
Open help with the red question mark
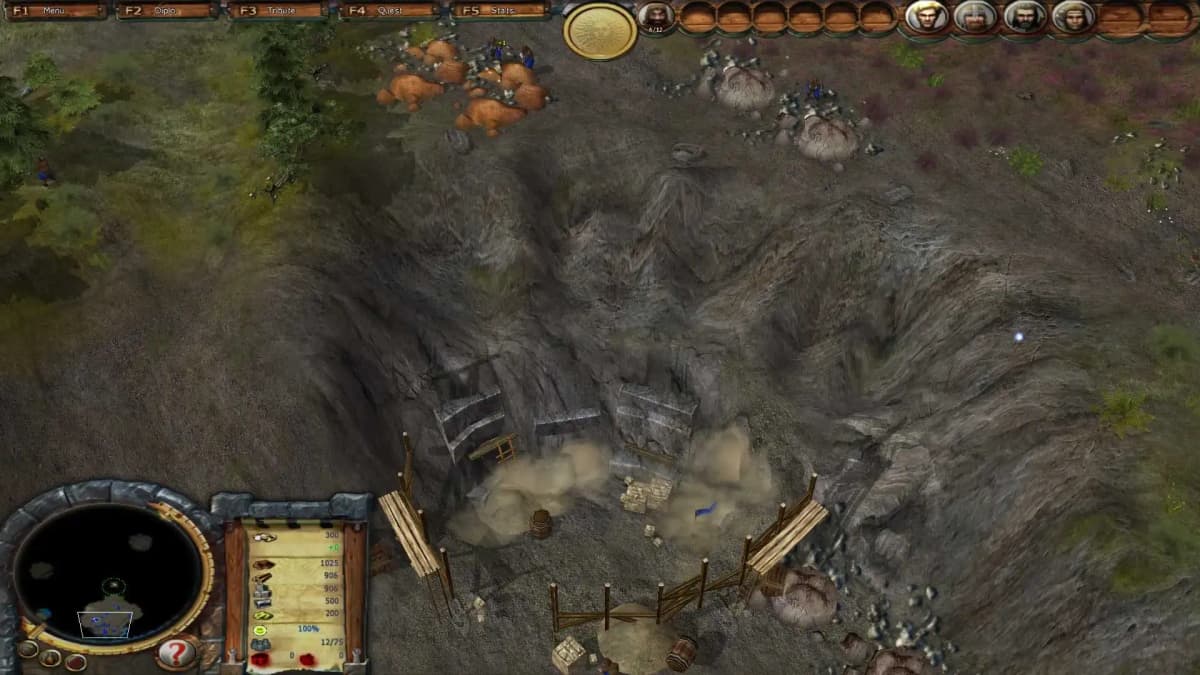(x=177, y=654)
